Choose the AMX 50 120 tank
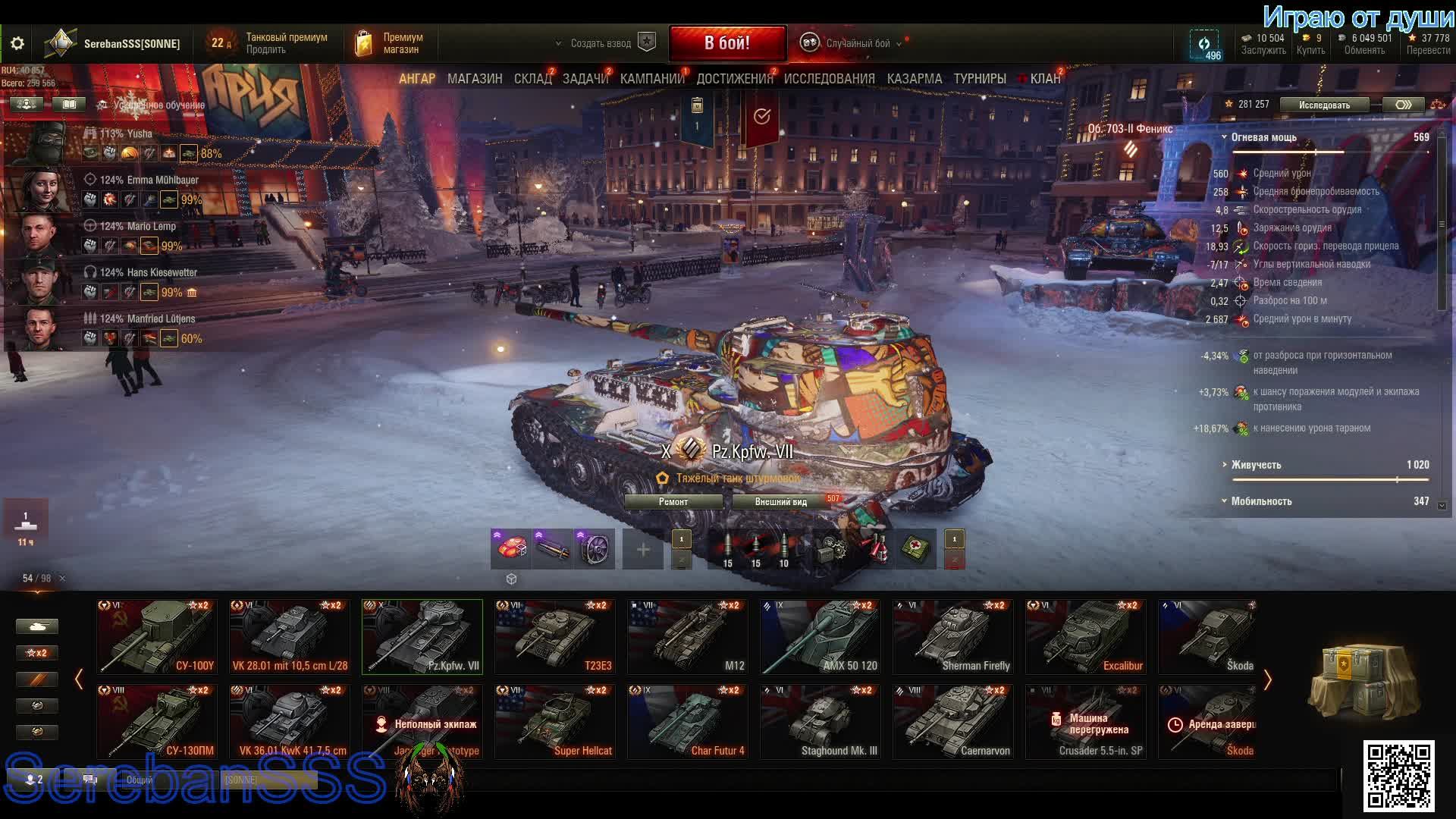This screenshot has width=1456, height=819. [821, 637]
